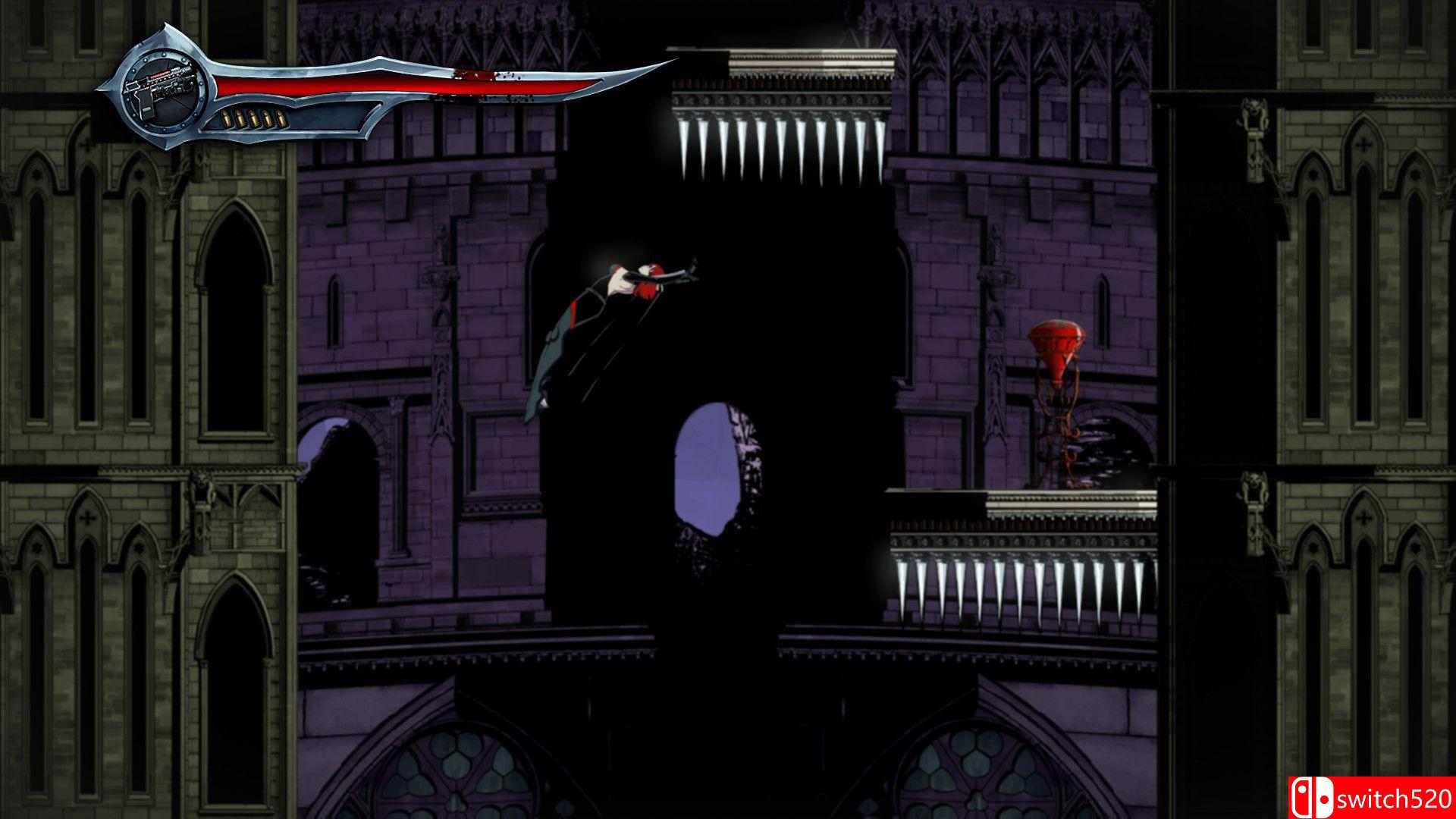The width and height of the screenshot is (1456, 819).
Task: Toggle the second ammo bullet indicator
Action: [x=240, y=118]
